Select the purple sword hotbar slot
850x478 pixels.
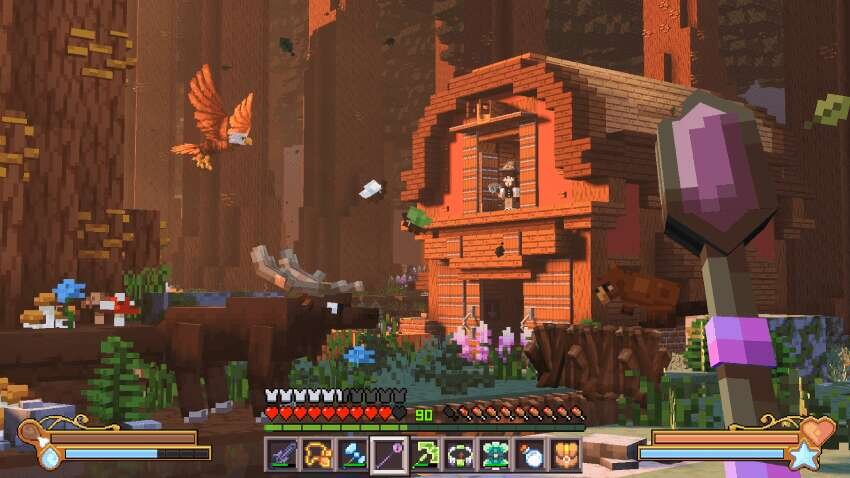(x=282, y=455)
